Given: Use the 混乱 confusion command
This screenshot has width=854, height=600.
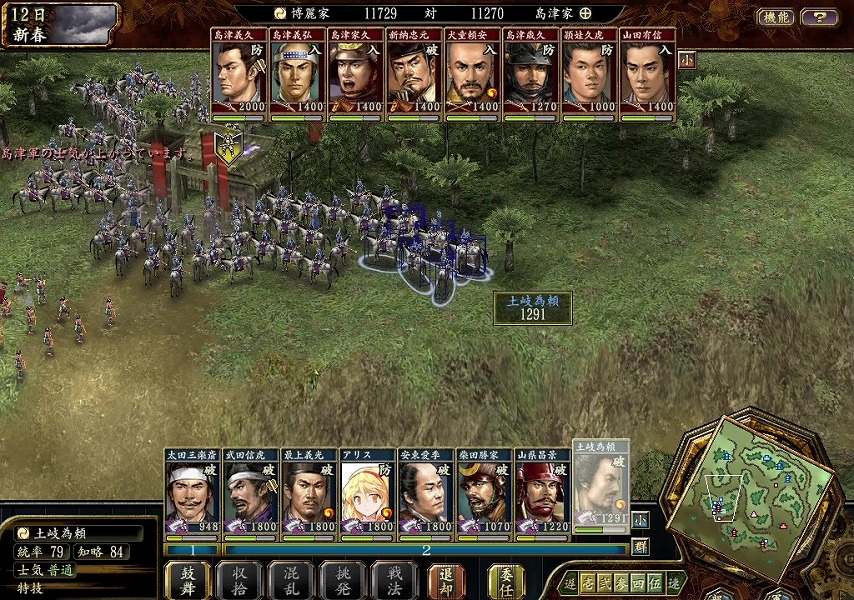Looking at the screenshot, I should (291, 581).
